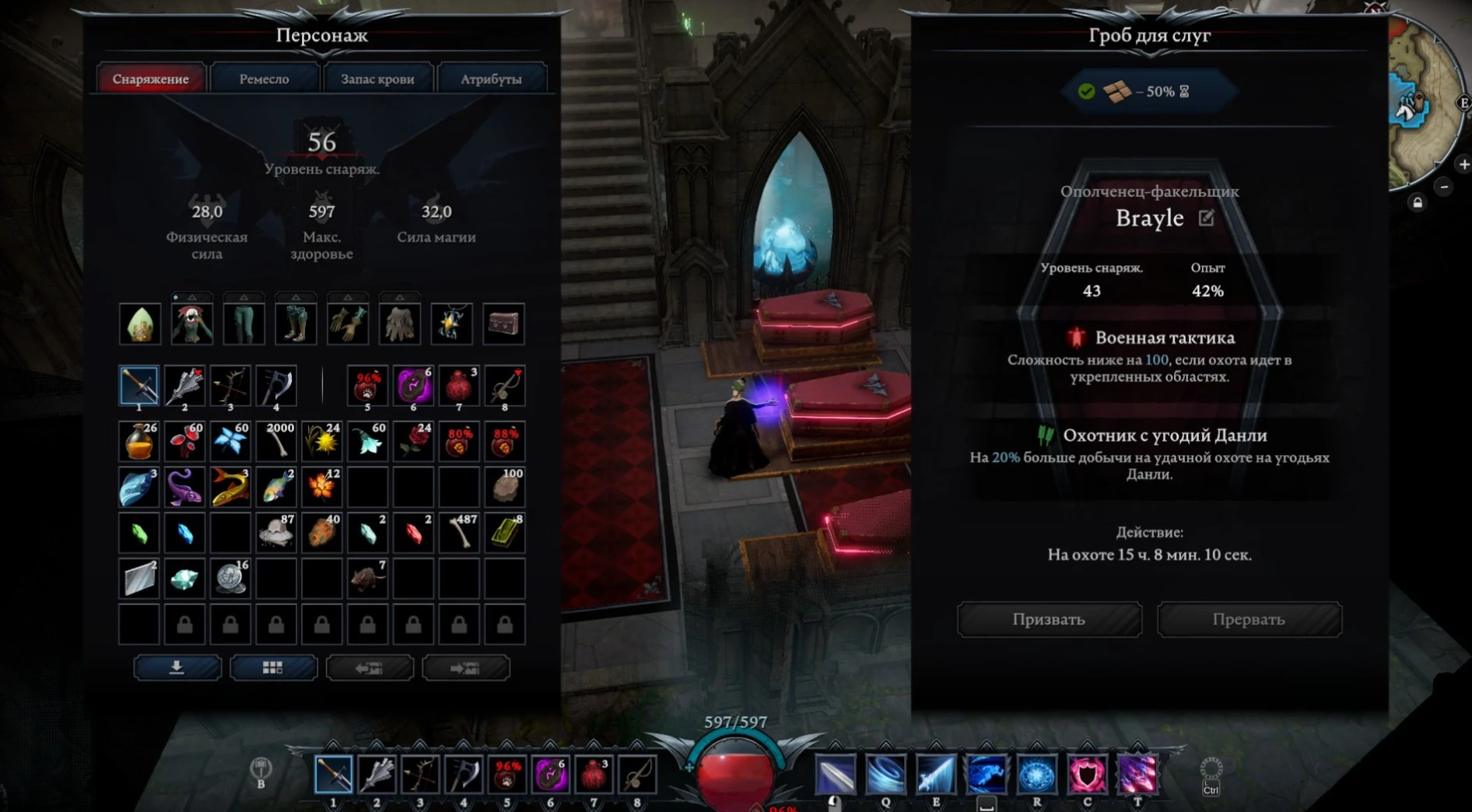Edit the servant name Brayle

pyautogui.click(x=1207, y=219)
